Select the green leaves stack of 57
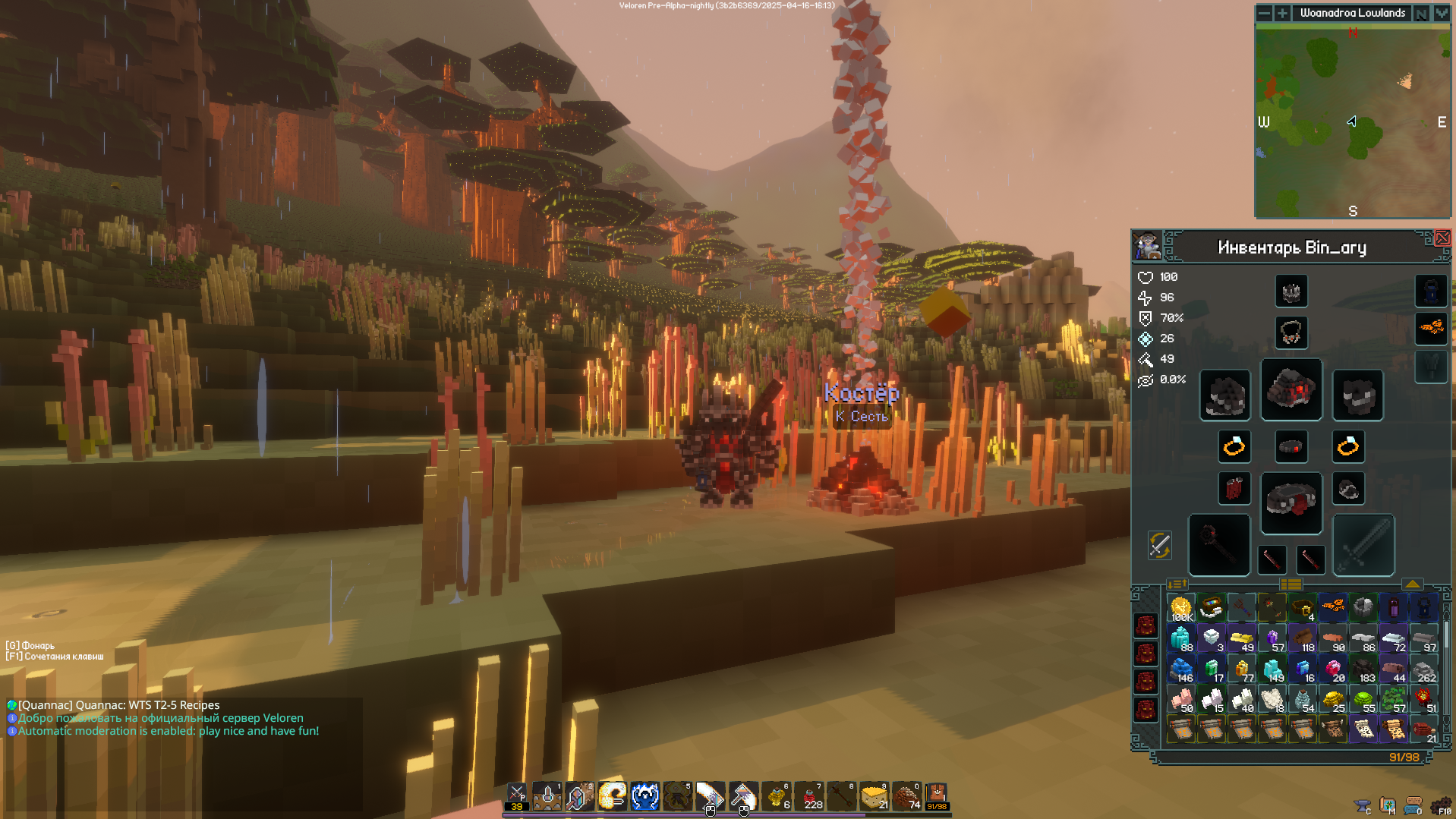The width and height of the screenshot is (1456, 819). 1394,700
